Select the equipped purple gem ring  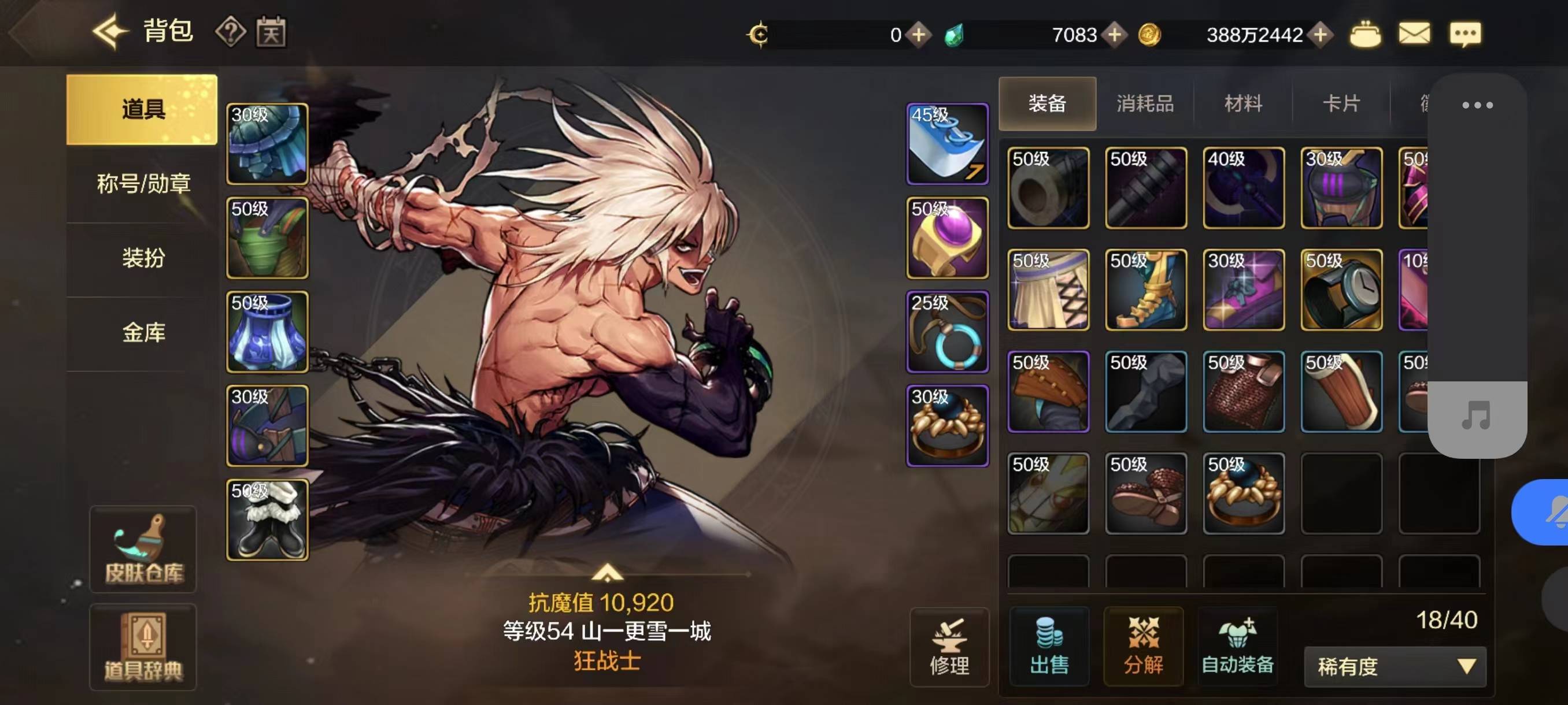(x=947, y=238)
